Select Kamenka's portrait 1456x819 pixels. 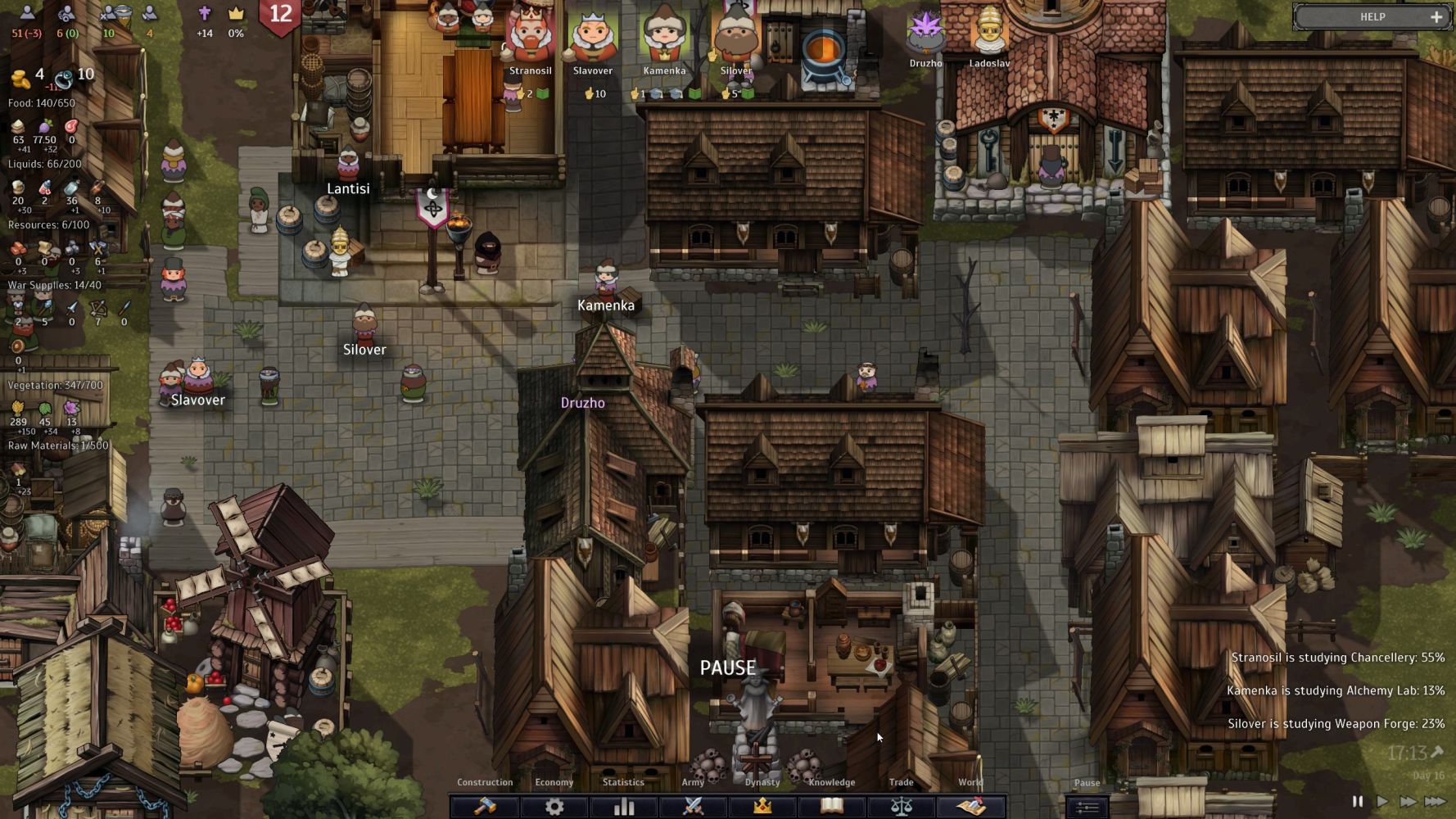(x=664, y=35)
